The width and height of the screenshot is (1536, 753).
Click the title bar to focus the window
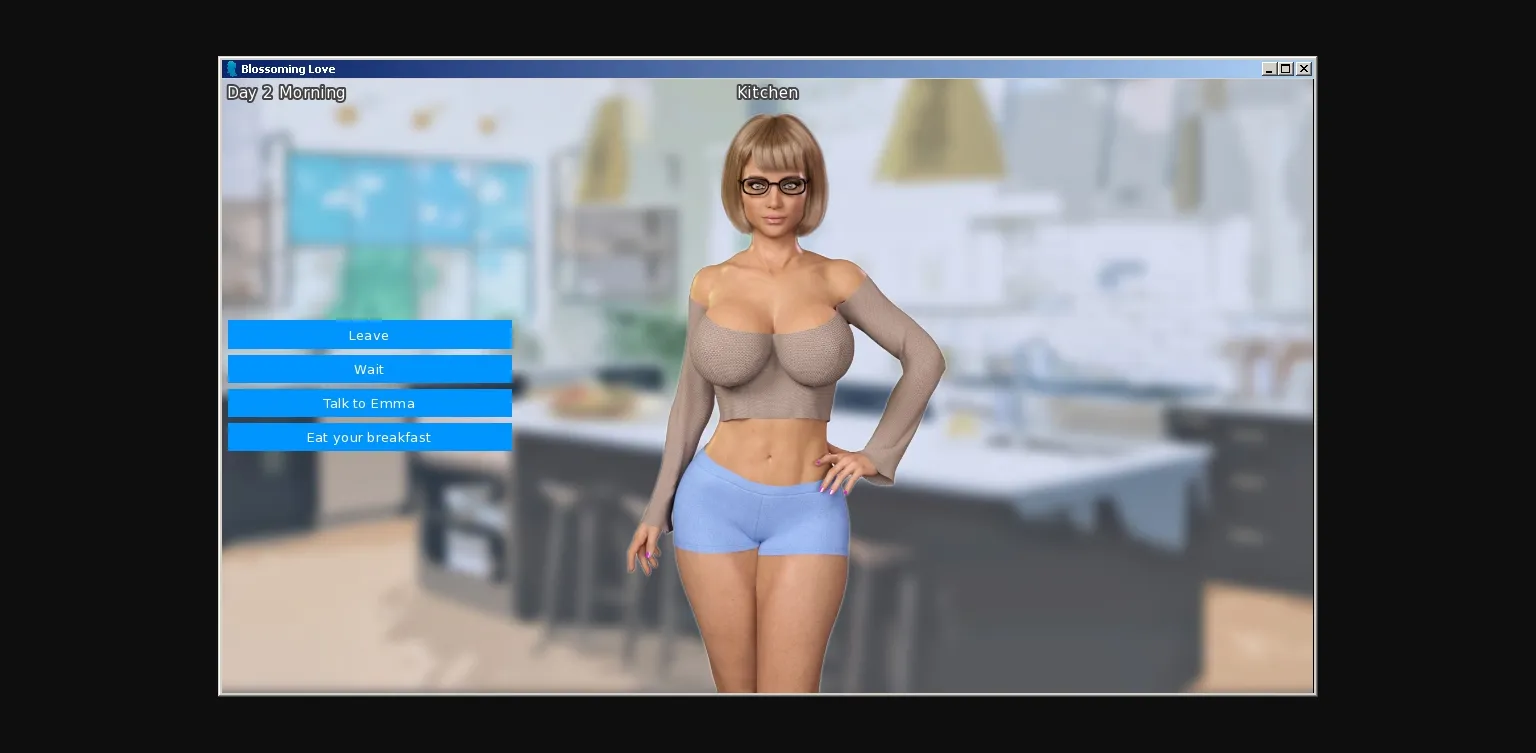(x=700, y=68)
